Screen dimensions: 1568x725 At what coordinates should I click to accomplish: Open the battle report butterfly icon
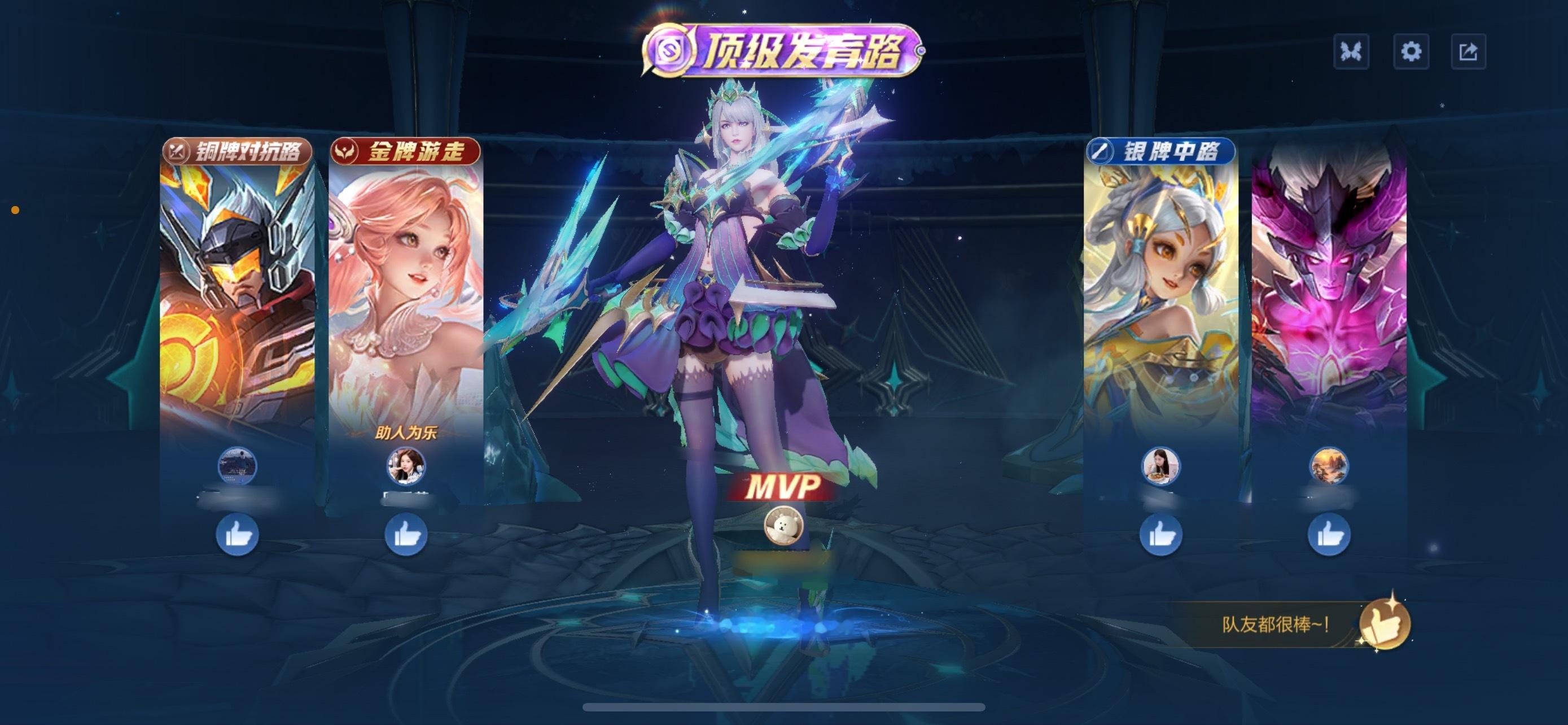pos(1352,52)
